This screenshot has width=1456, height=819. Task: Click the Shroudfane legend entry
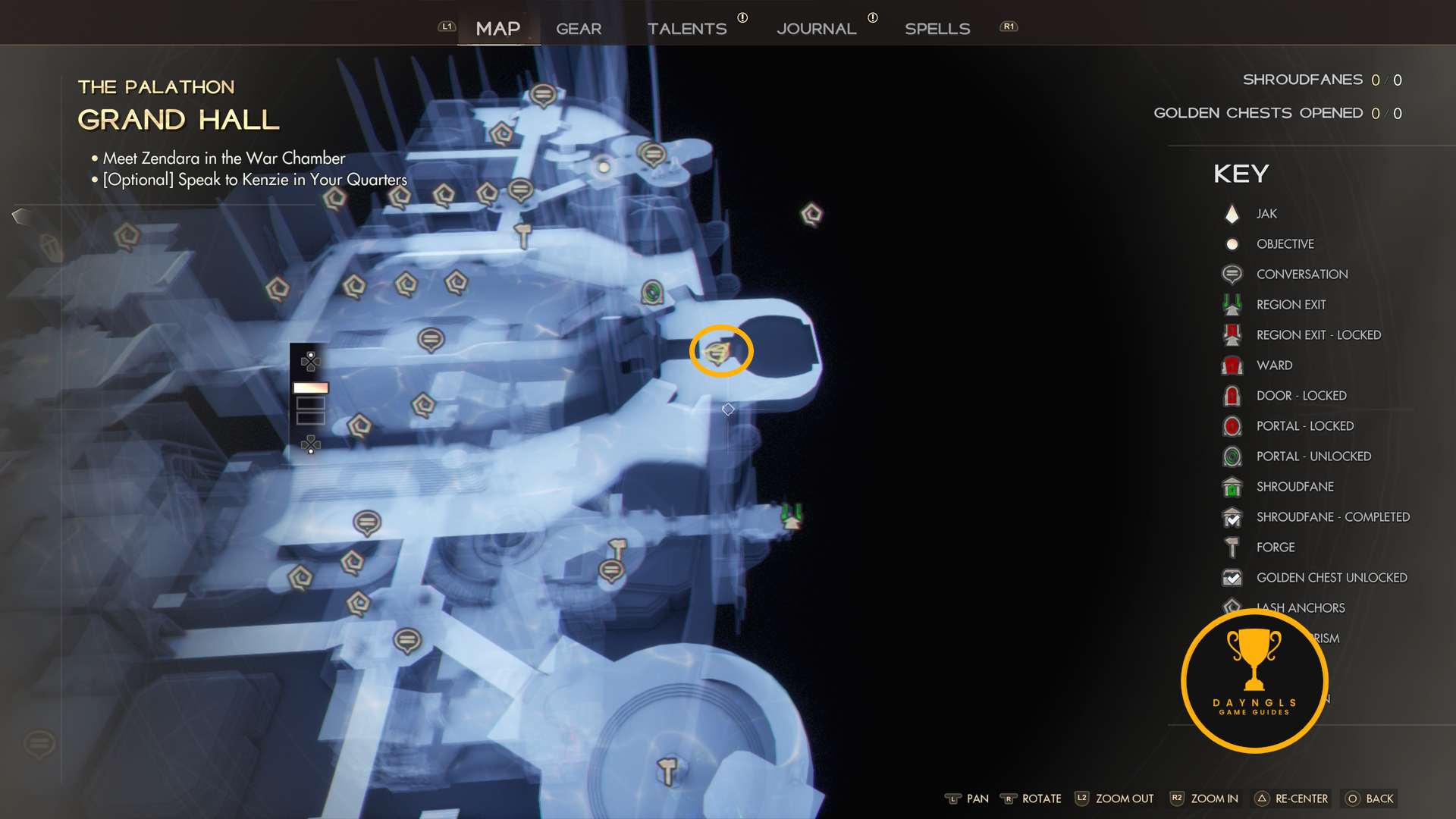[1294, 487]
